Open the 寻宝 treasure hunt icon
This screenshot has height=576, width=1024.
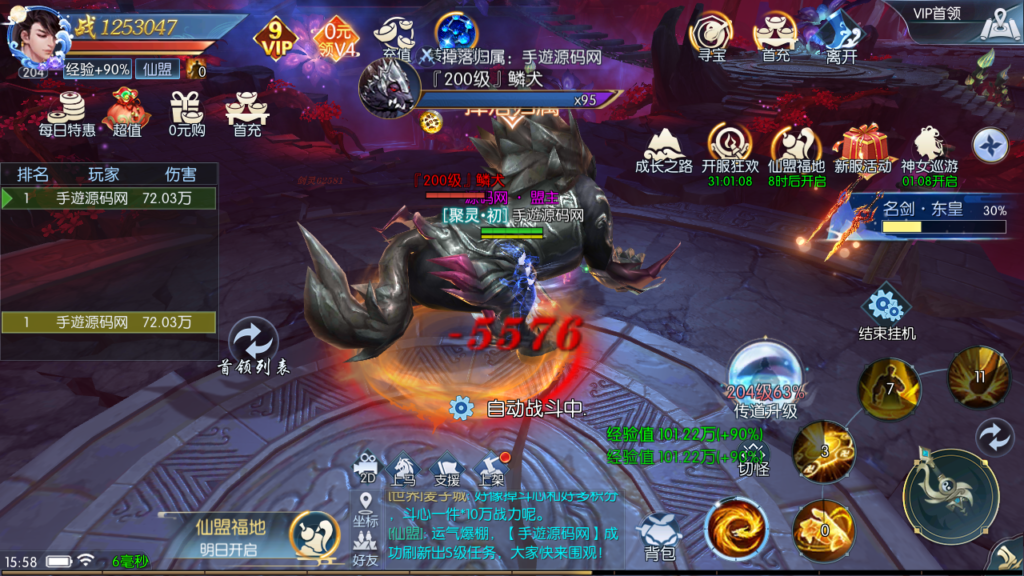point(712,35)
